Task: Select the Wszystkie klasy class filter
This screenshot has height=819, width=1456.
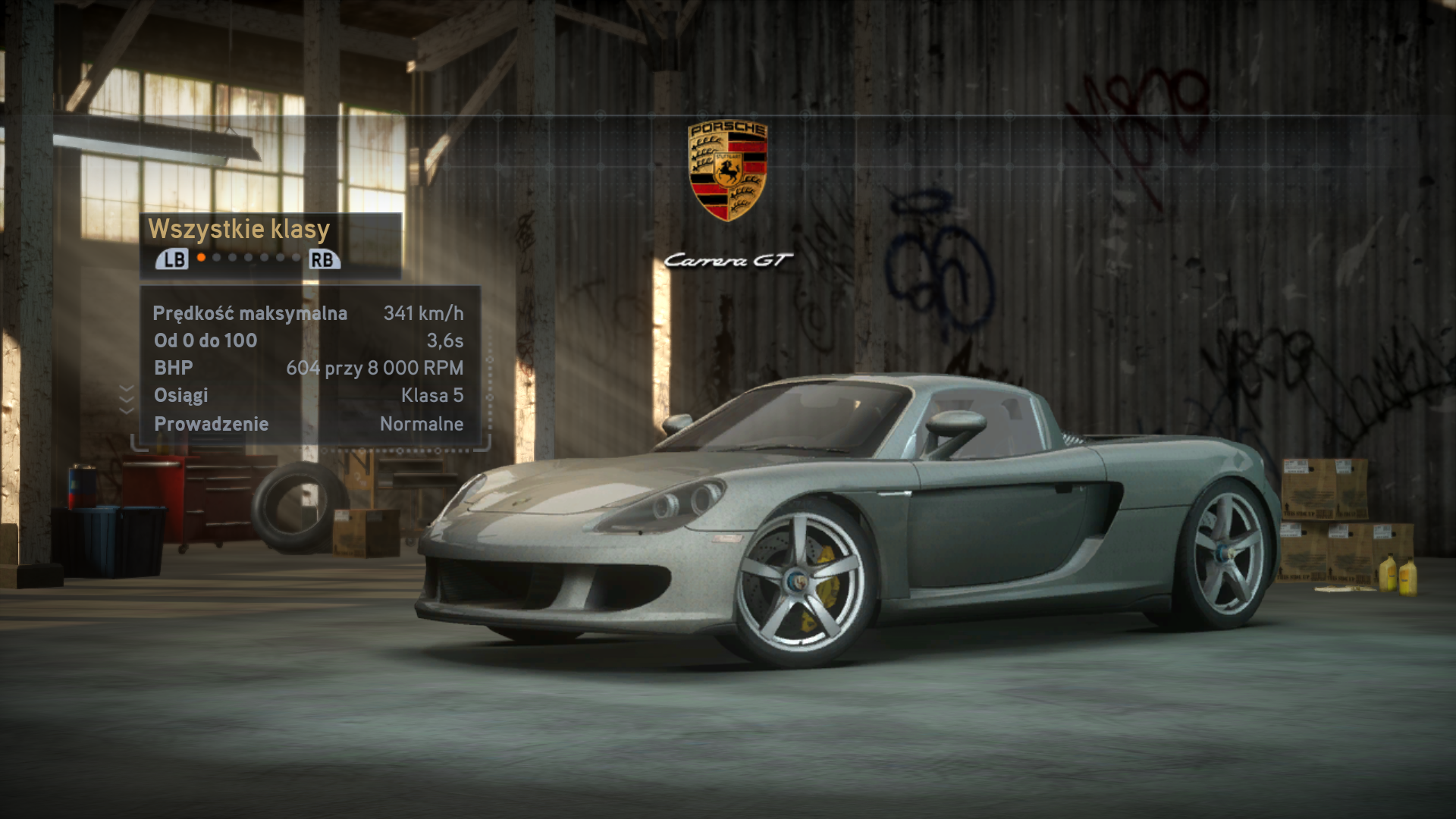Action: pyautogui.click(x=239, y=229)
